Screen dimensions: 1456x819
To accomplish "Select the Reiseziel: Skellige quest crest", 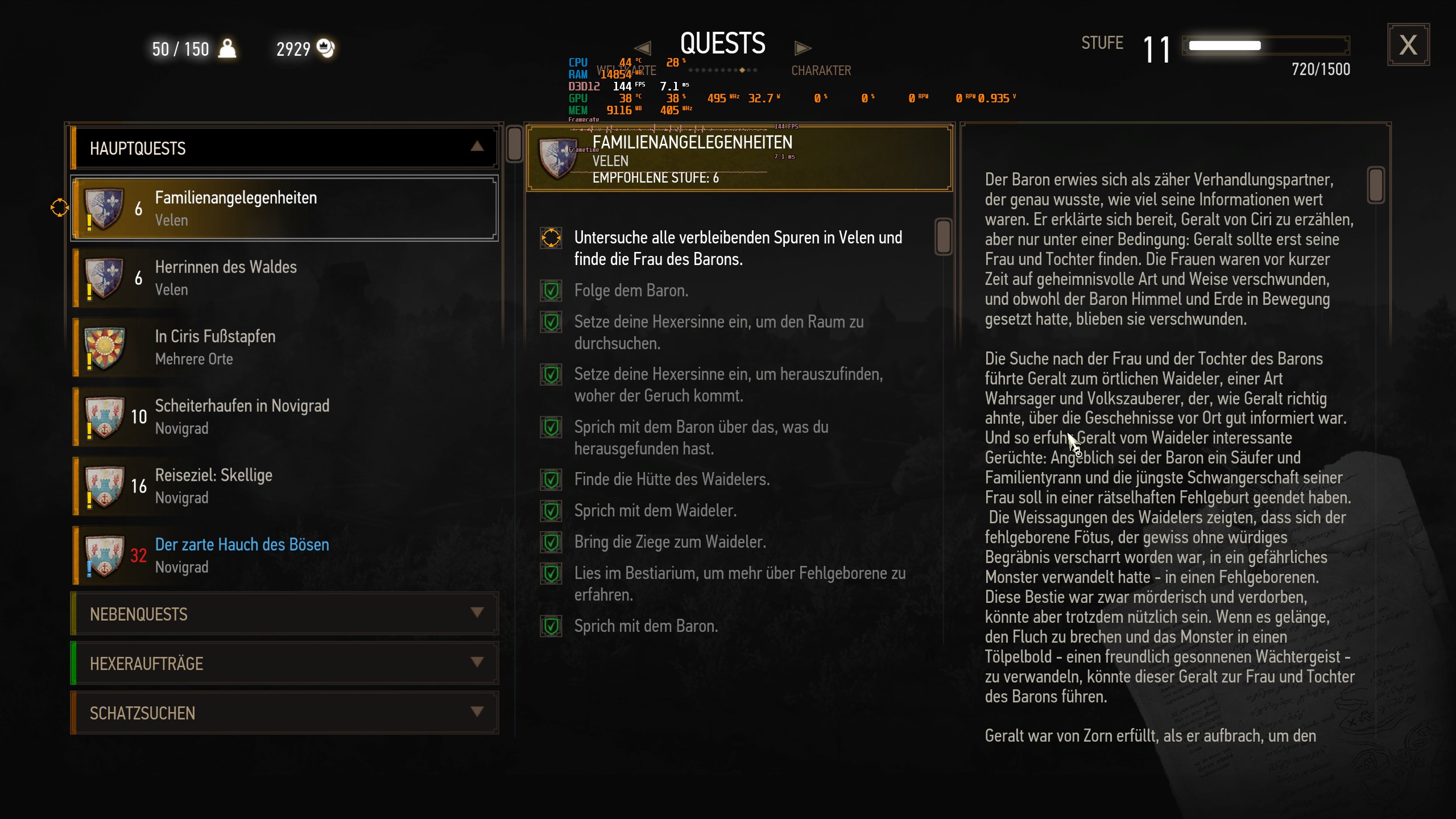I will coord(105,486).
